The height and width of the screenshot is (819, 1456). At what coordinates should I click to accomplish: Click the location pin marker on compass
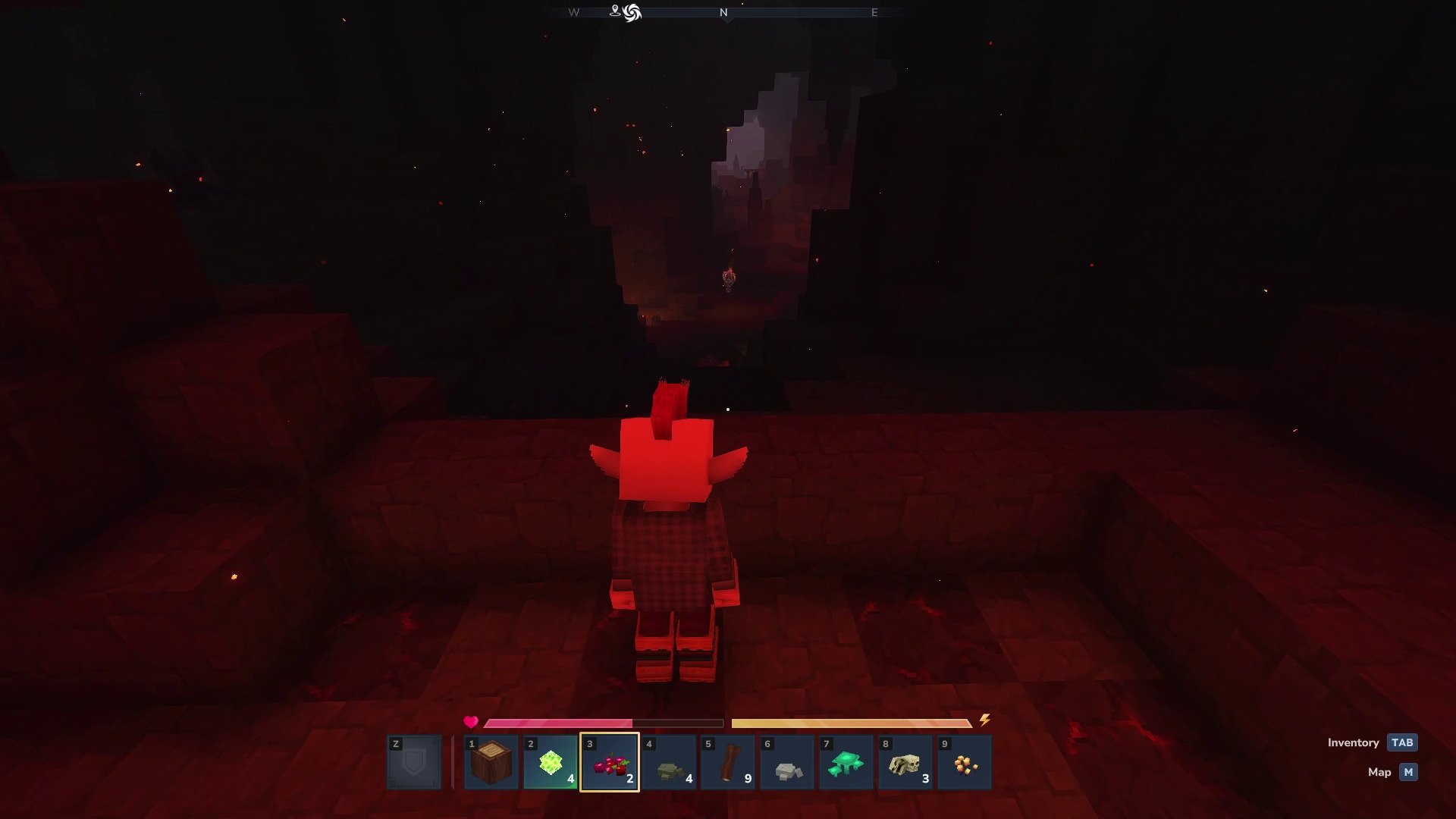615,11
